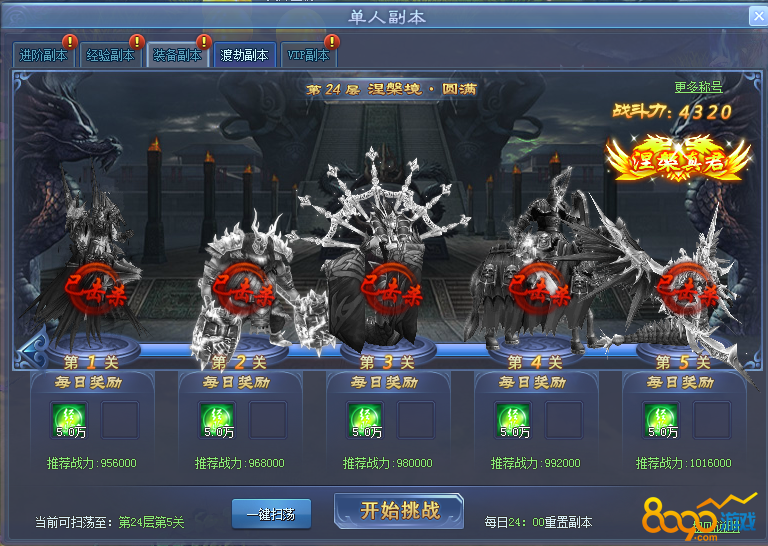Activate the 一键扫荡 sweep button
This screenshot has width=768, height=546.
[271, 513]
